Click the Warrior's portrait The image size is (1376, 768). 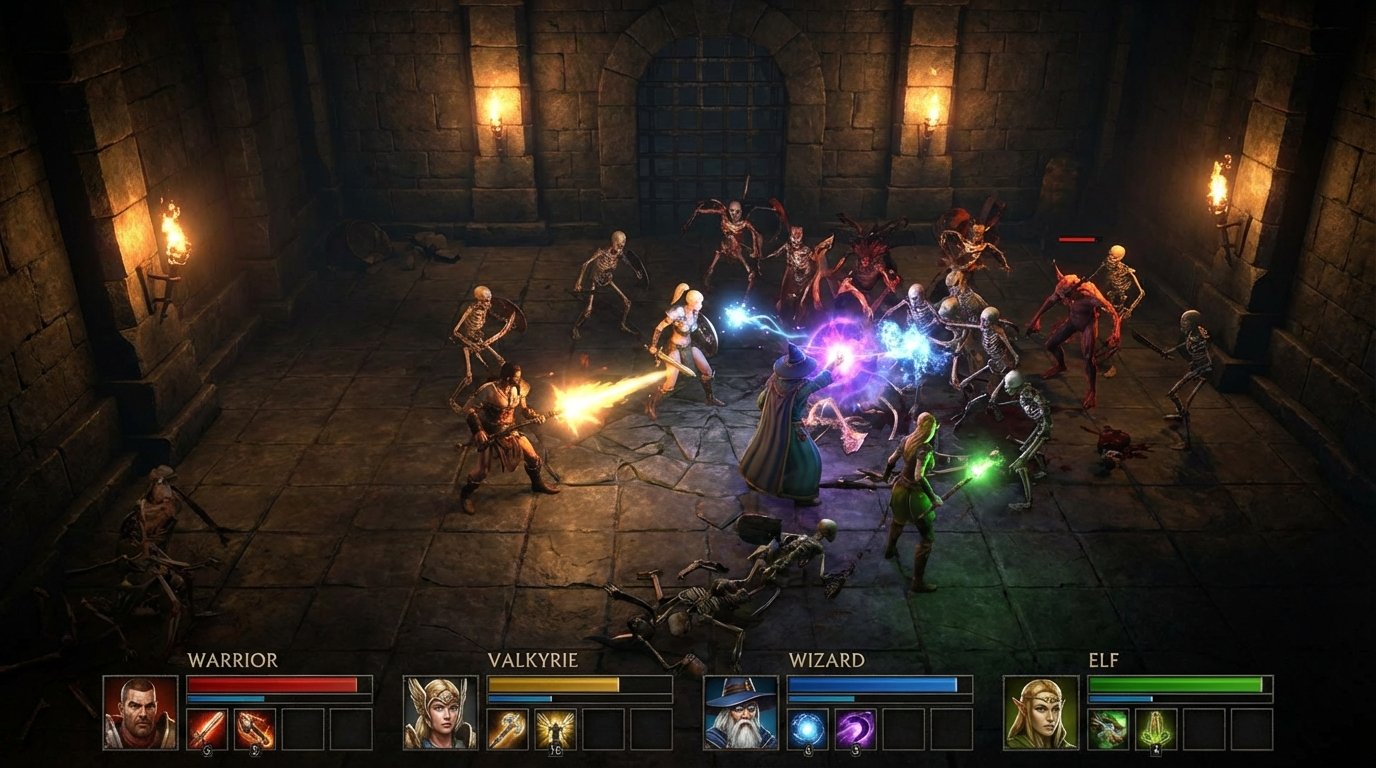click(x=140, y=710)
